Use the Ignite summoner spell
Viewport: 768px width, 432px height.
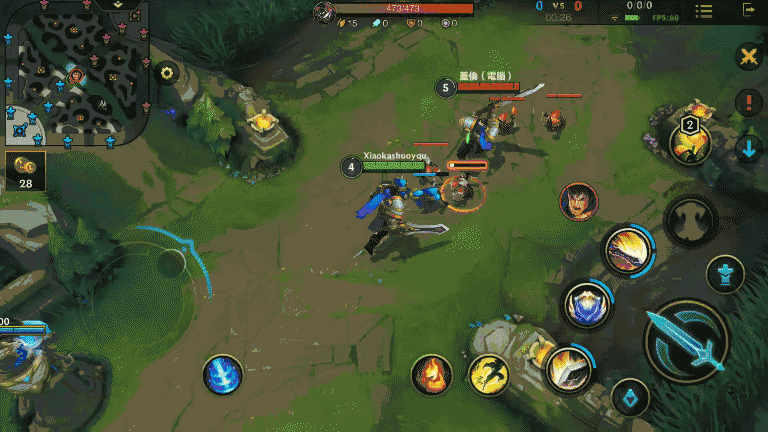click(x=432, y=374)
